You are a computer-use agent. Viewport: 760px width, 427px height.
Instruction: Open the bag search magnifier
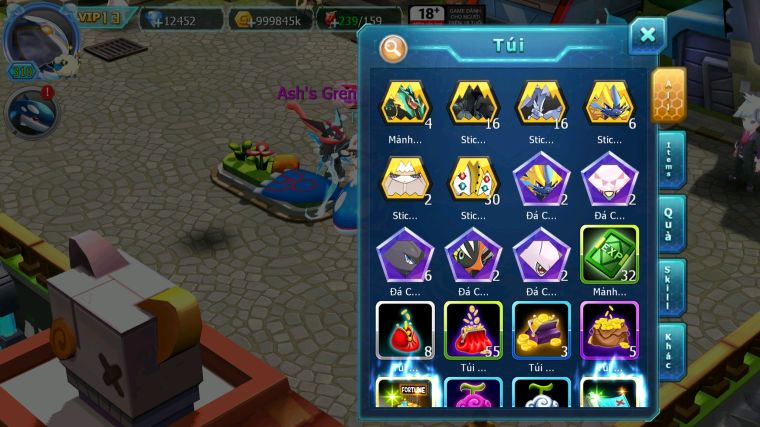[x=393, y=47]
